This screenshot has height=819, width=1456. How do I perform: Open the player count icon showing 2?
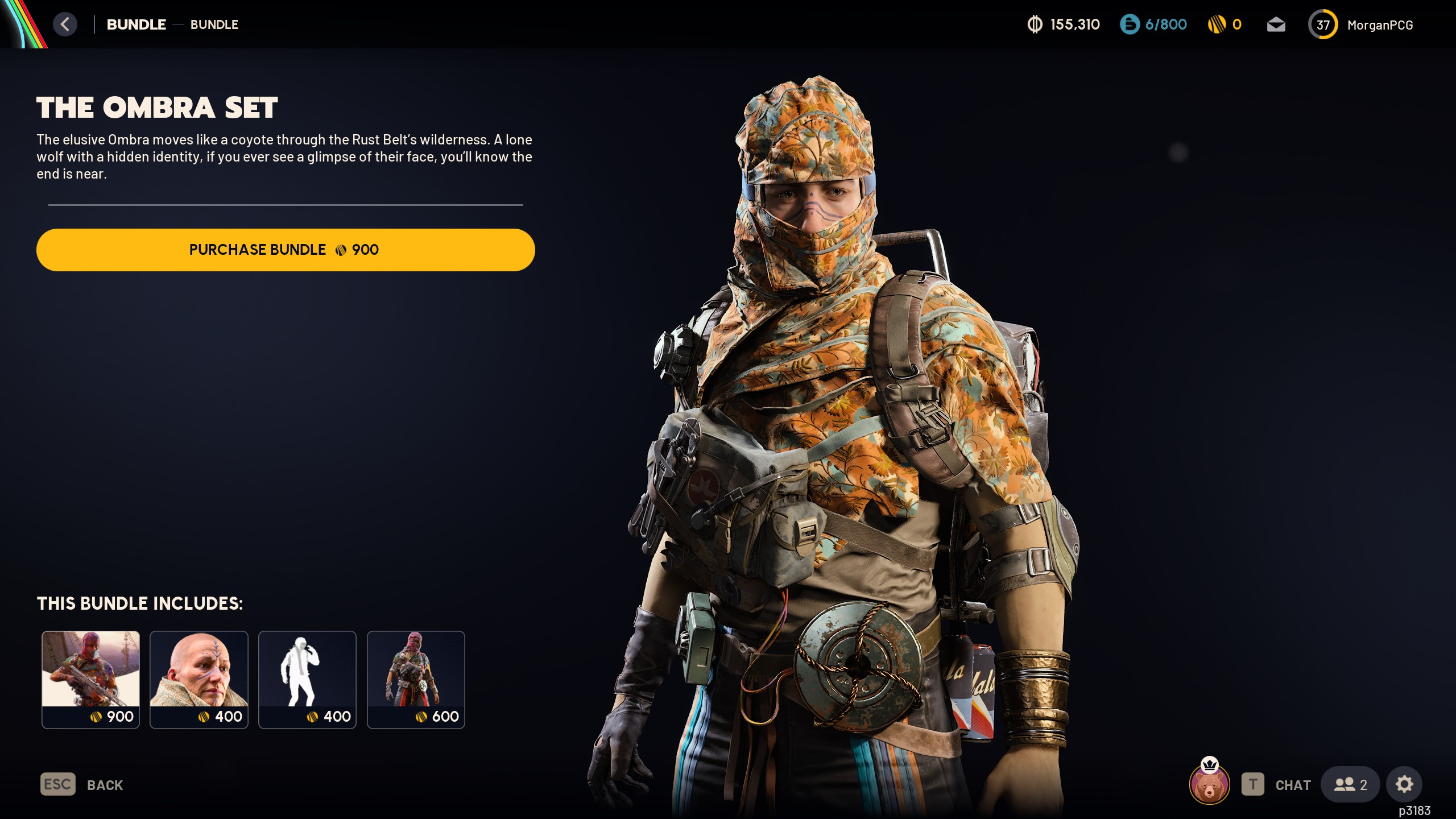pyautogui.click(x=1350, y=784)
